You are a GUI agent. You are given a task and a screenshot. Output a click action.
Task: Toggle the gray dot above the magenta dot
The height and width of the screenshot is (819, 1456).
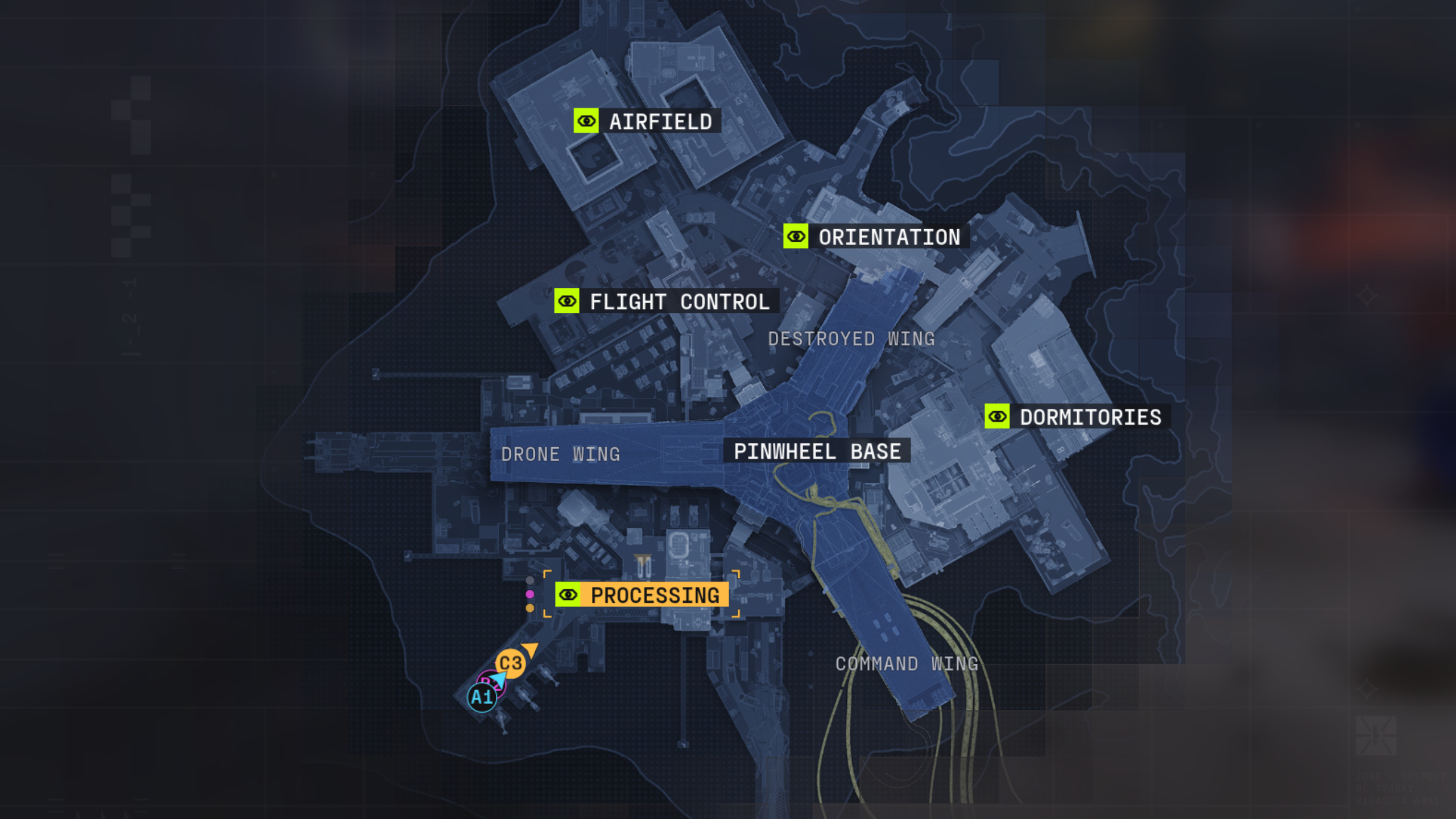[x=529, y=580]
